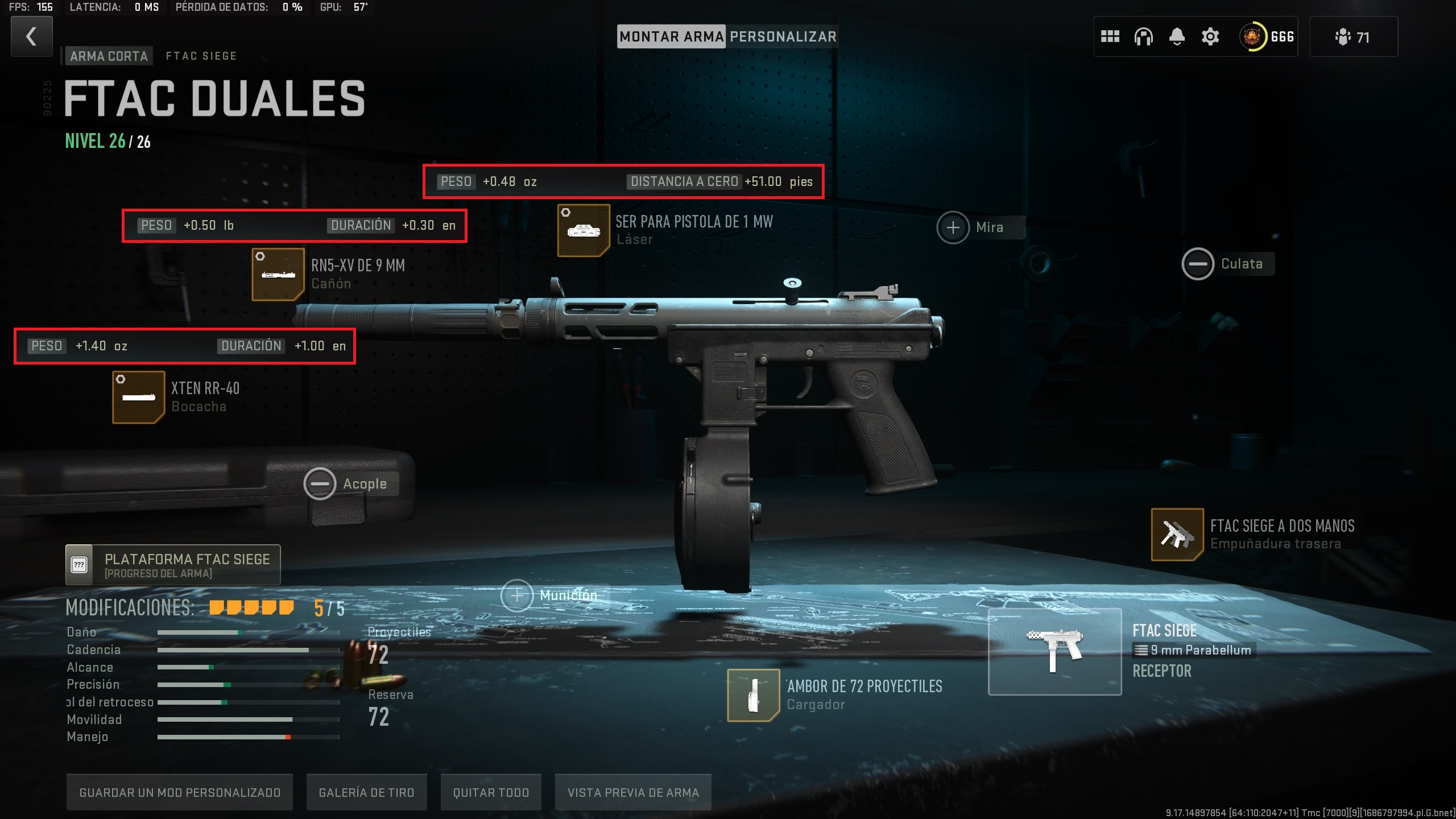This screenshot has width=1456, height=819.
Task: Click the headset audio icon
Action: click(x=1143, y=36)
